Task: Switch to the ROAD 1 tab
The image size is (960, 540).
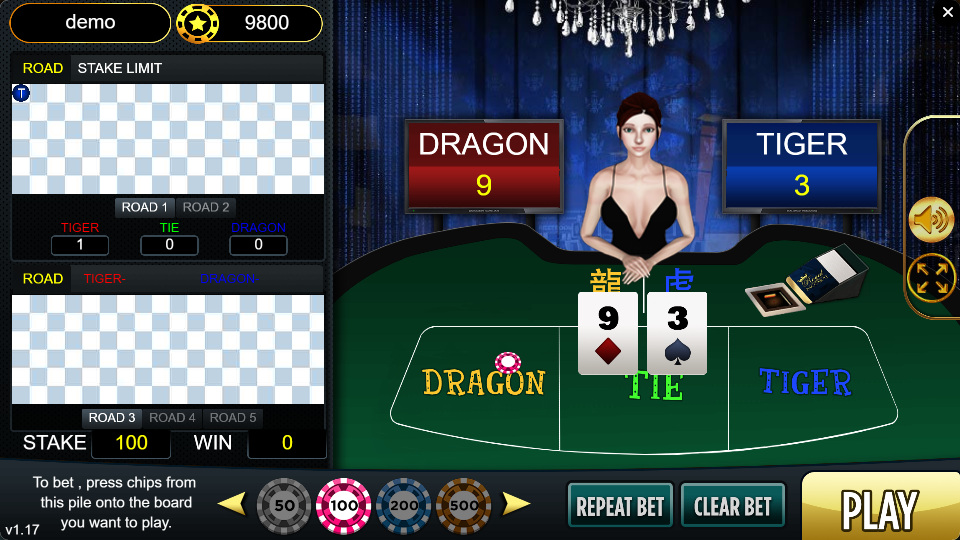Action: tap(145, 207)
